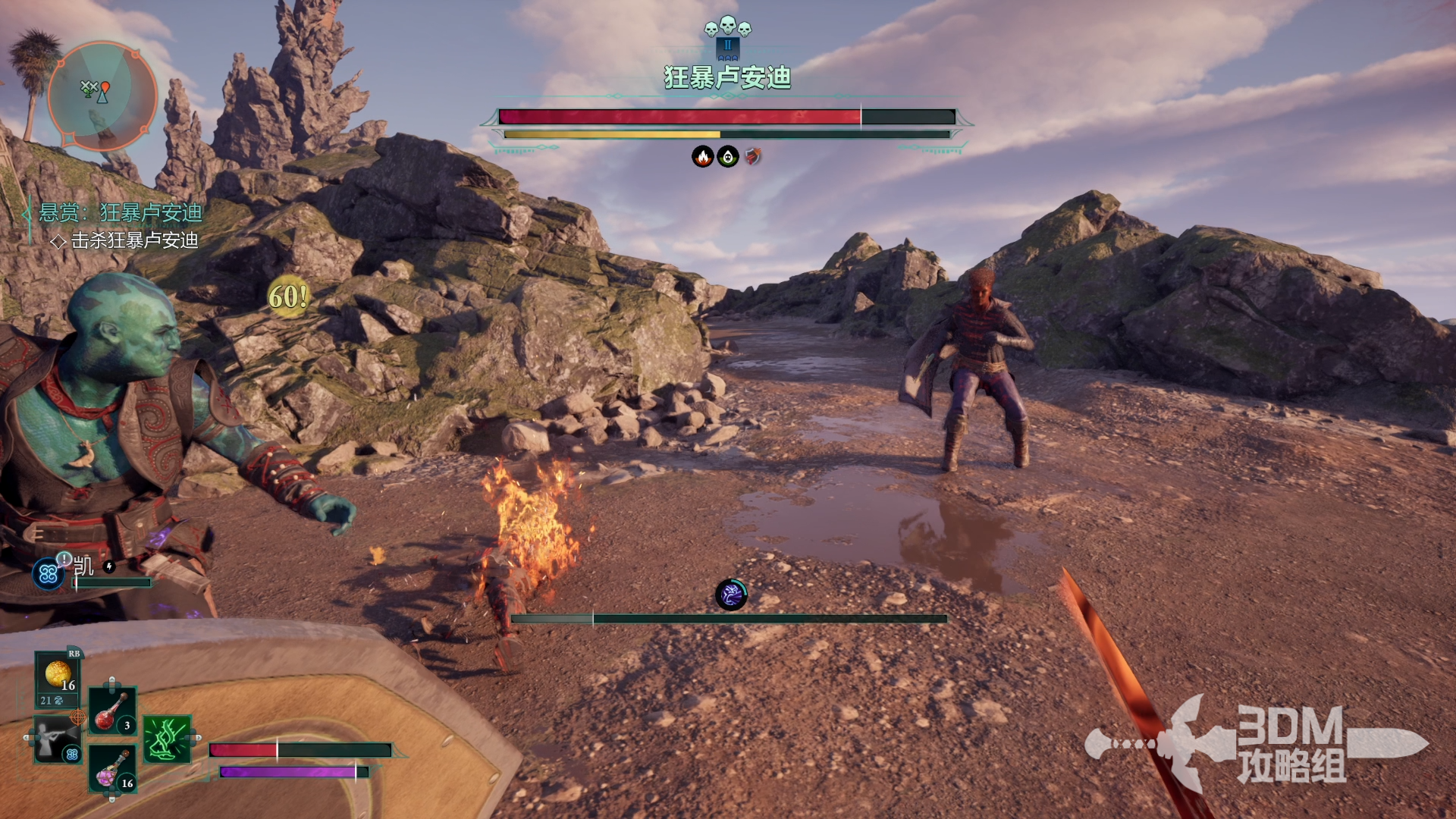
Task: Select the red health potion slot
Action: [x=112, y=711]
